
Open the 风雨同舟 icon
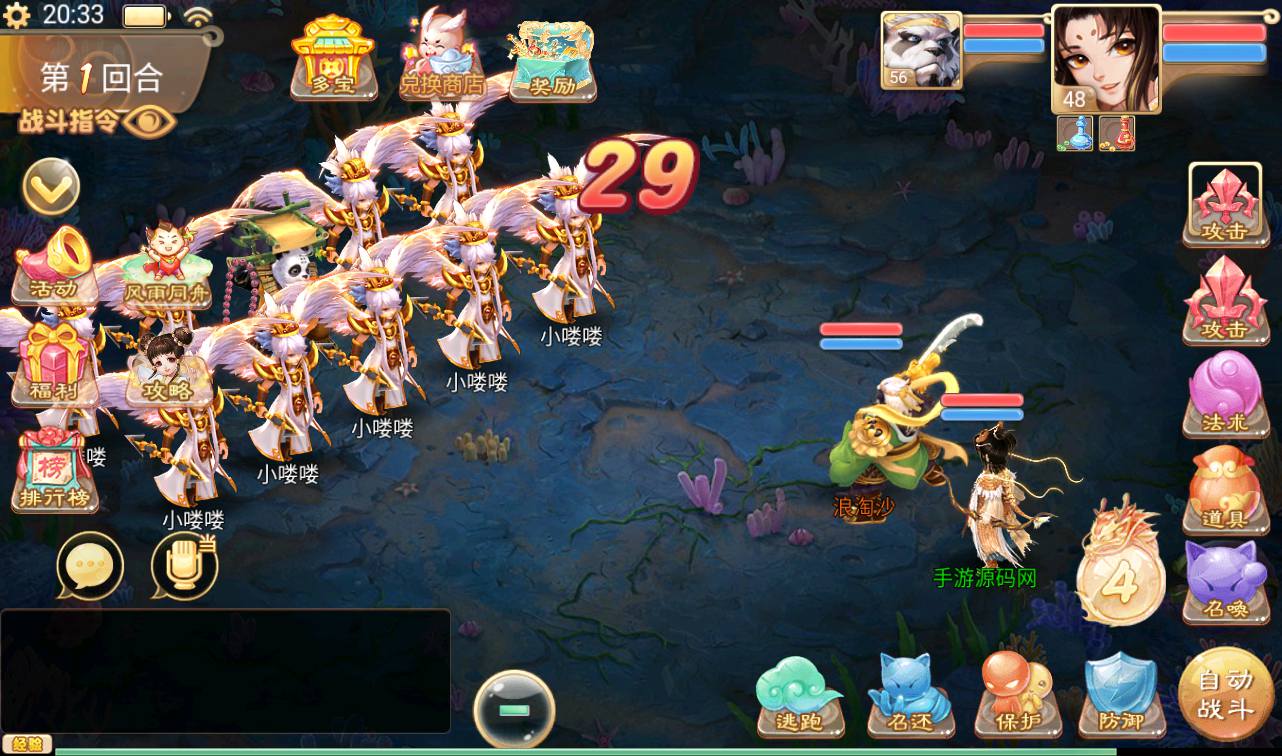pos(166,267)
